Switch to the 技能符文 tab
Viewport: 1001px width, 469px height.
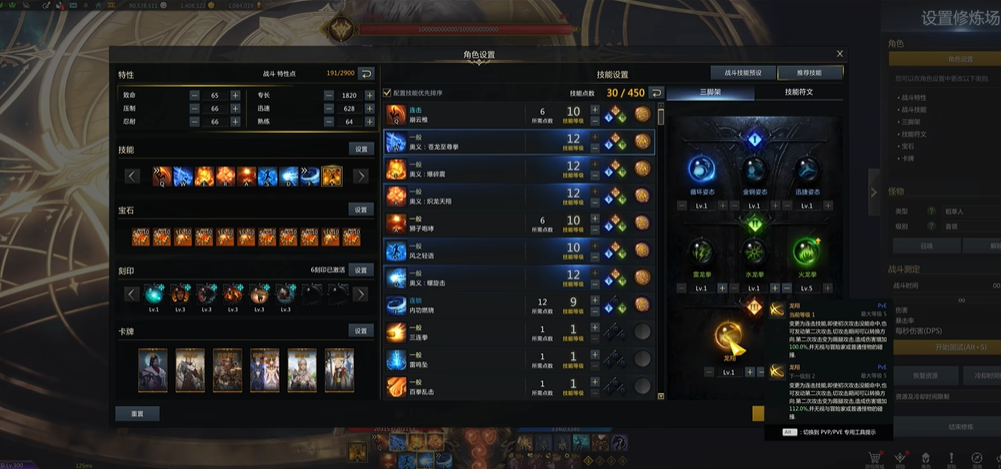click(x=798, y=92)
